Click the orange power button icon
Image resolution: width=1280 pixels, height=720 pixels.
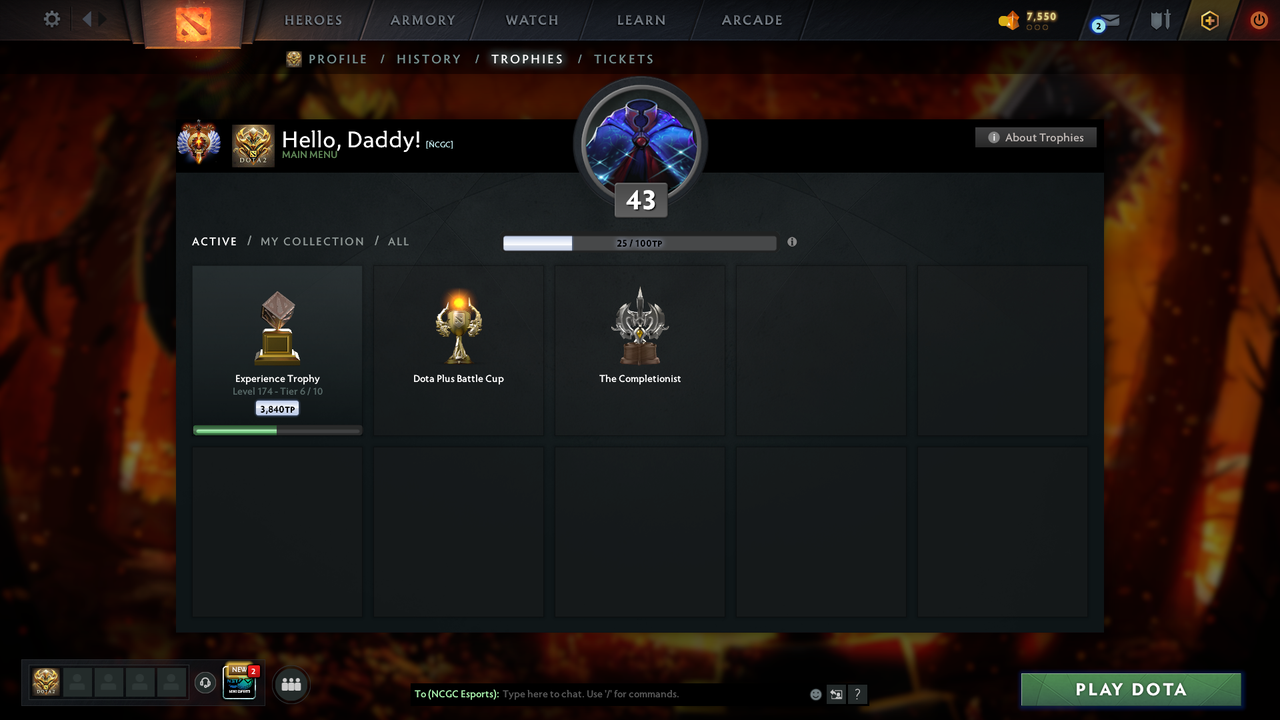pos(1258,20)
